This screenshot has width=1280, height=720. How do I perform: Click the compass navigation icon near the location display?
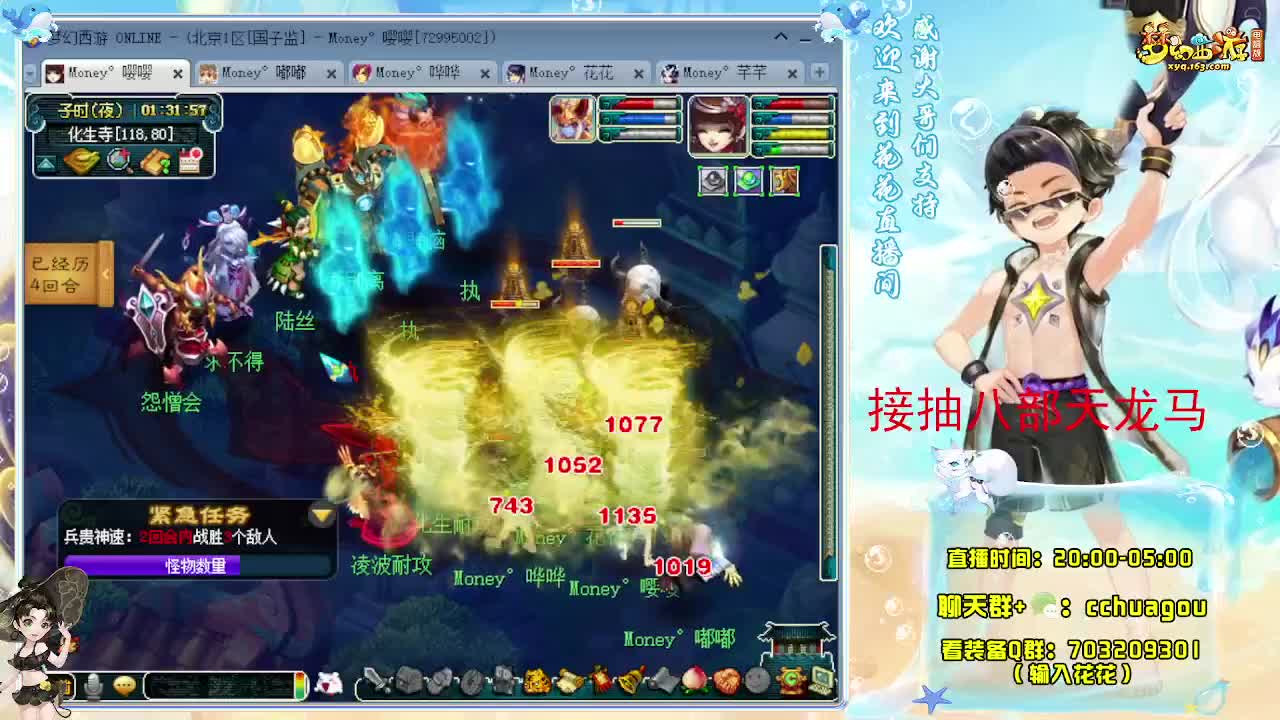pyautogui.click(x=117, y=160)
